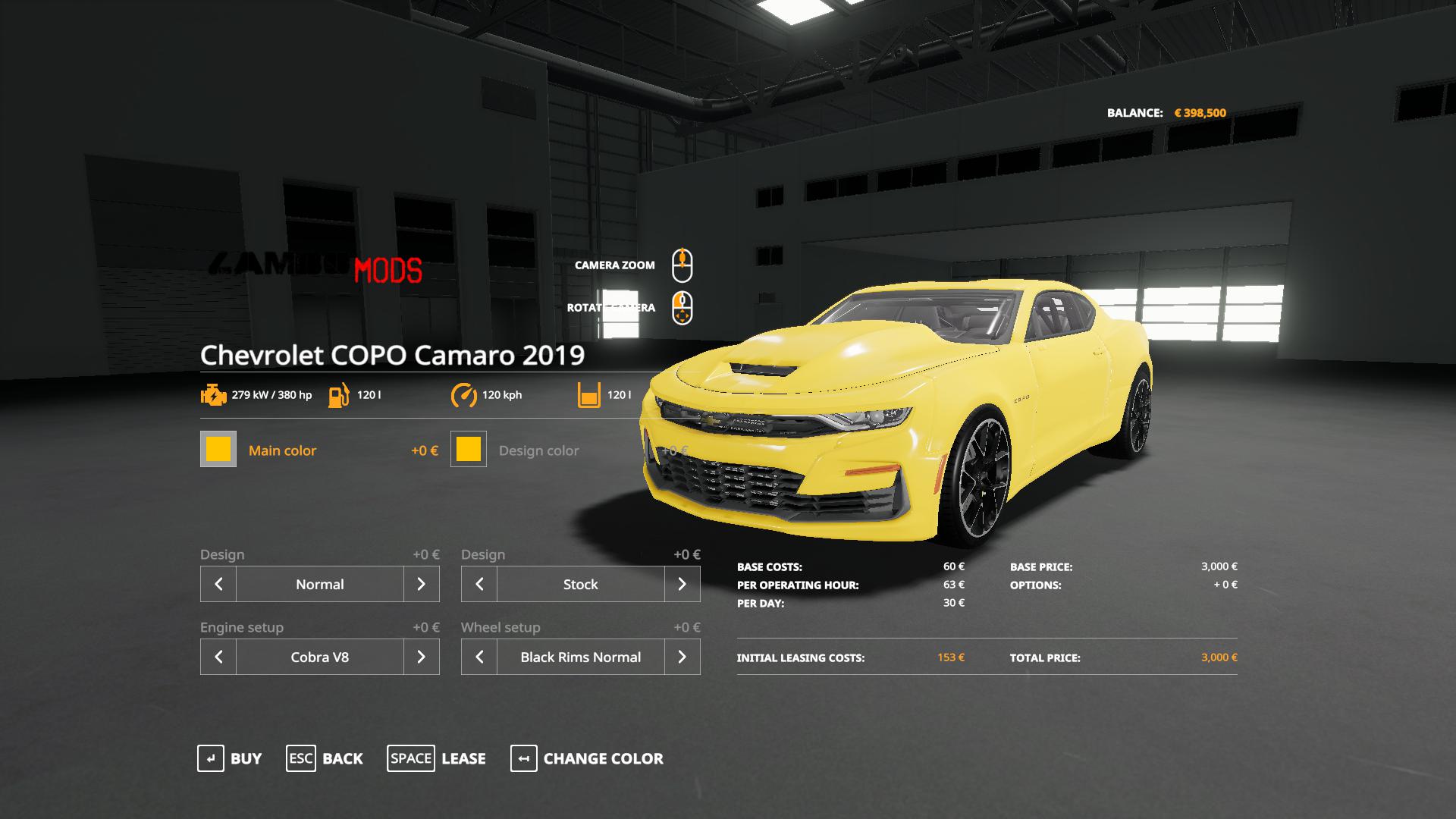Lease the vehicle instead of buying
The height and width of the screenshot is (819, 1456).
pos(436,758)
